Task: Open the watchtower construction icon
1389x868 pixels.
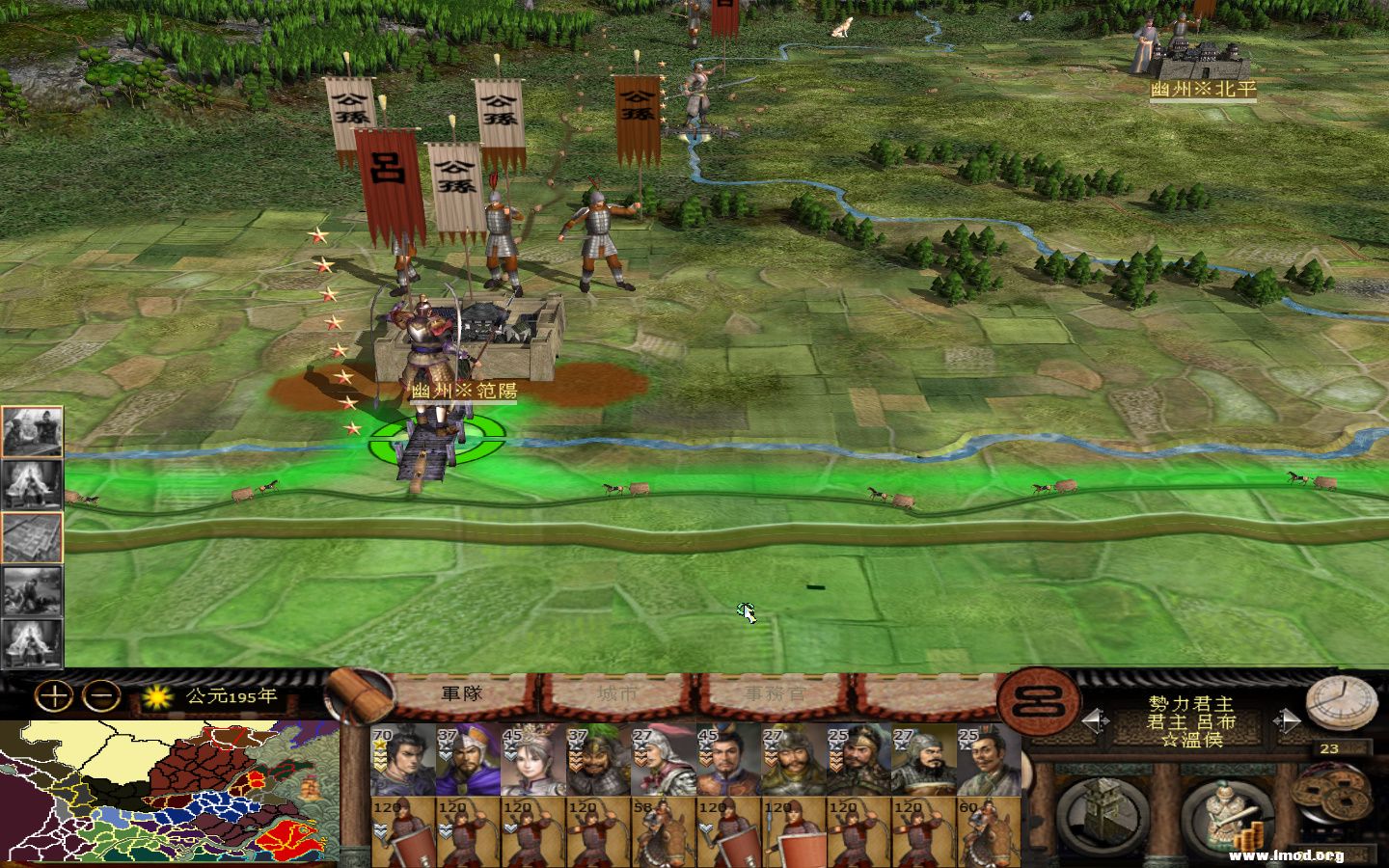Action: [1102, 813]
